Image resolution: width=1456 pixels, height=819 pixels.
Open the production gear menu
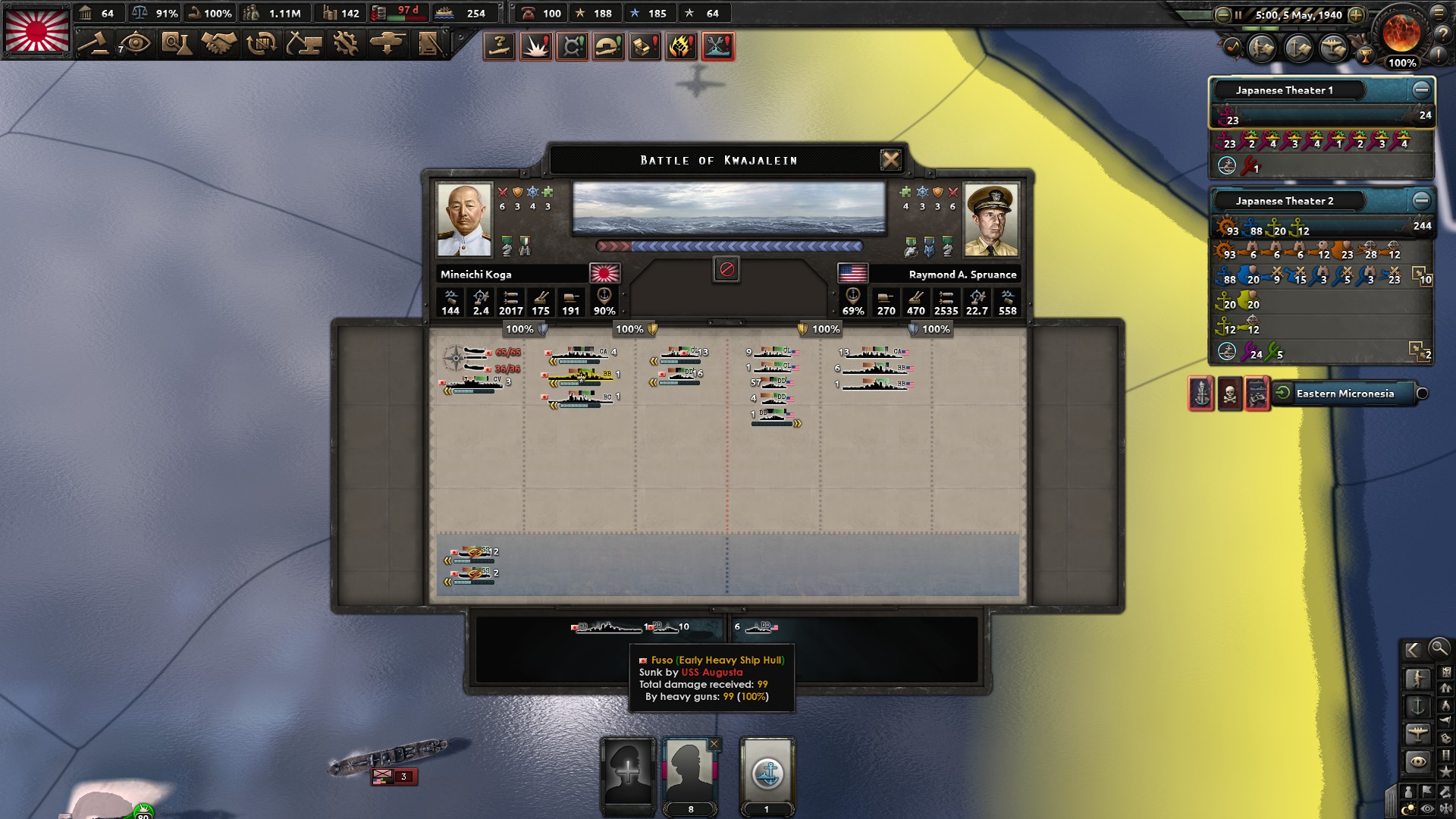[346, 43]
